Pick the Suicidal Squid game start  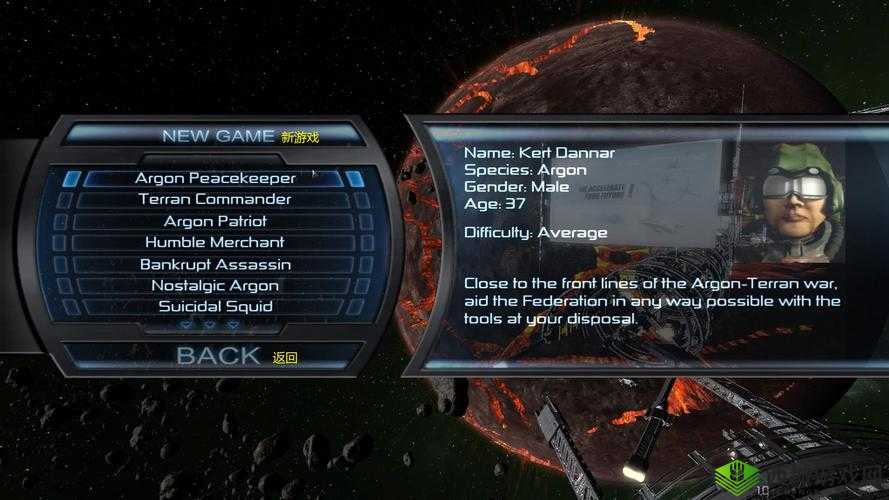pos(215,306)
